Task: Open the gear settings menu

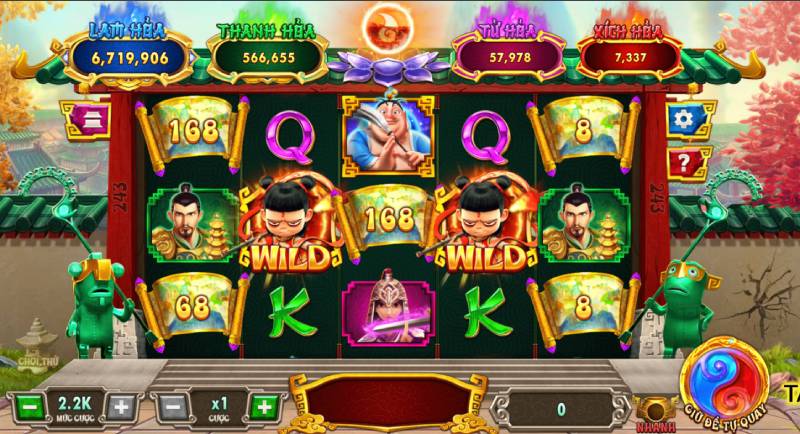Action: pyautogui.click(x=684, y=119)
